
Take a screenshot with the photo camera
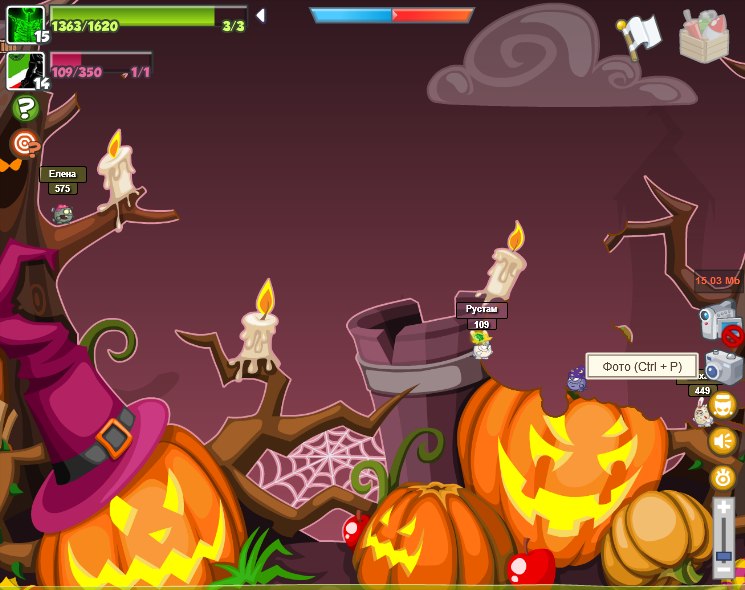[x=723, y=366]
